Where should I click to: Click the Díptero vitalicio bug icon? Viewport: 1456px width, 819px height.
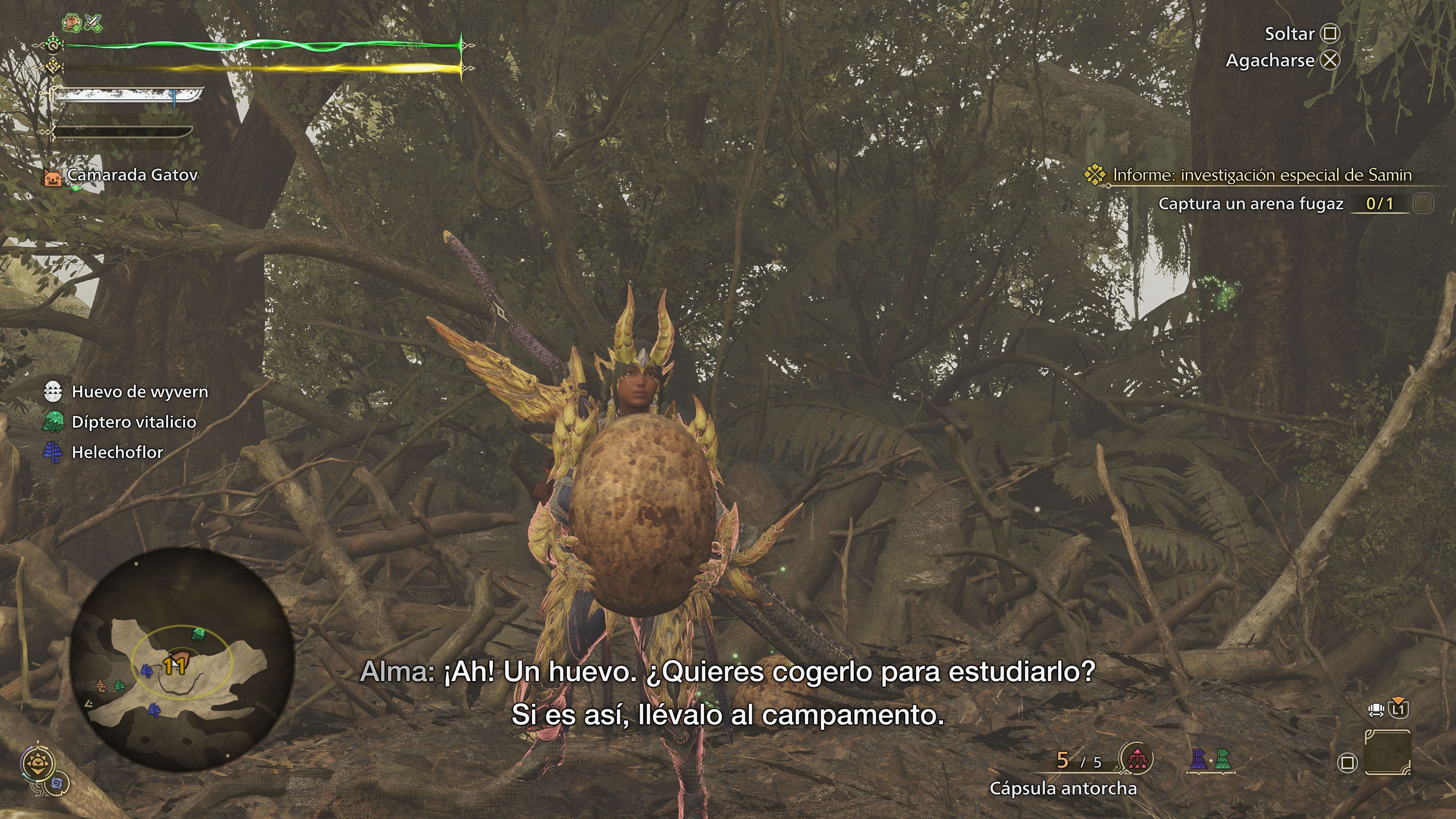point(55,422)
